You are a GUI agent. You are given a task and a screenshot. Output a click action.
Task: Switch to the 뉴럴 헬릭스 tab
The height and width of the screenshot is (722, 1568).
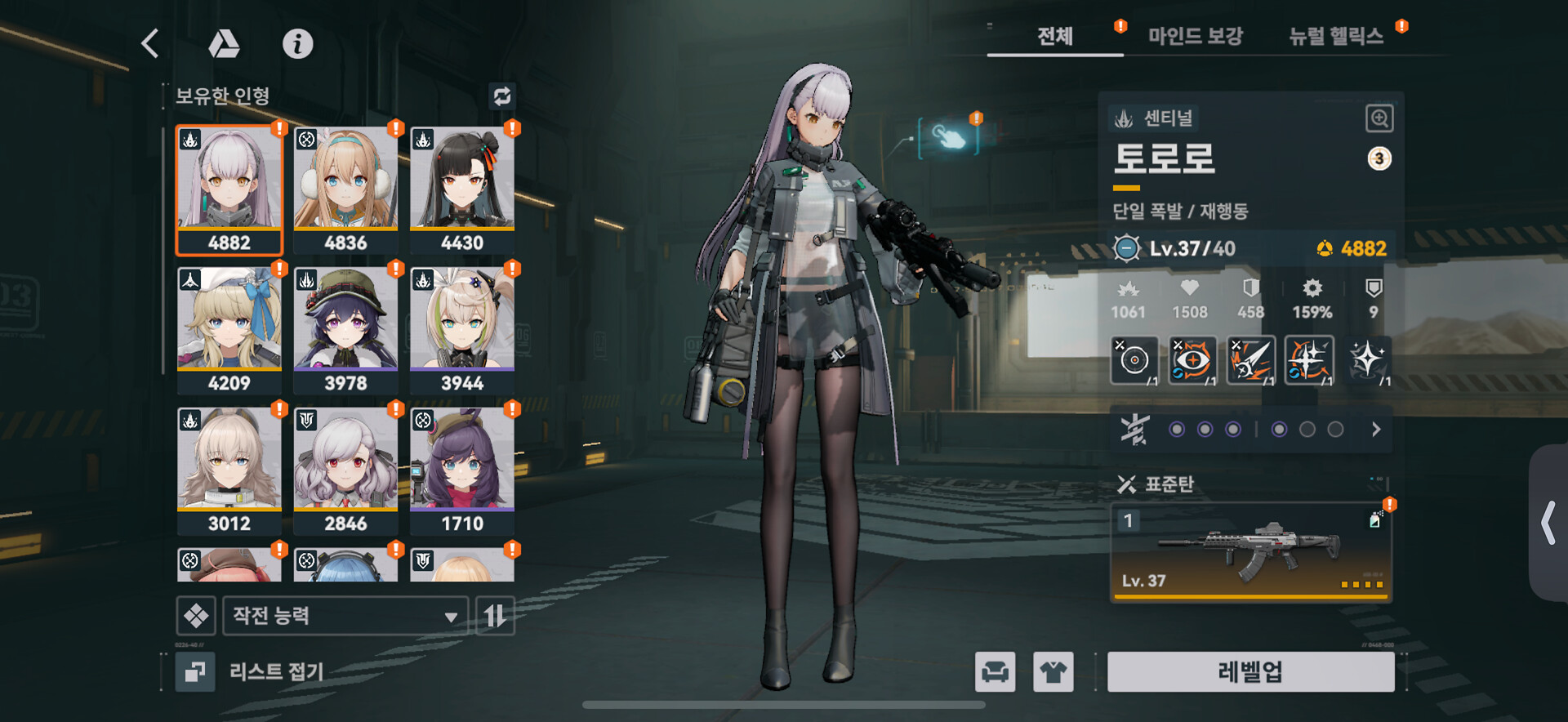pos(1335,36)
